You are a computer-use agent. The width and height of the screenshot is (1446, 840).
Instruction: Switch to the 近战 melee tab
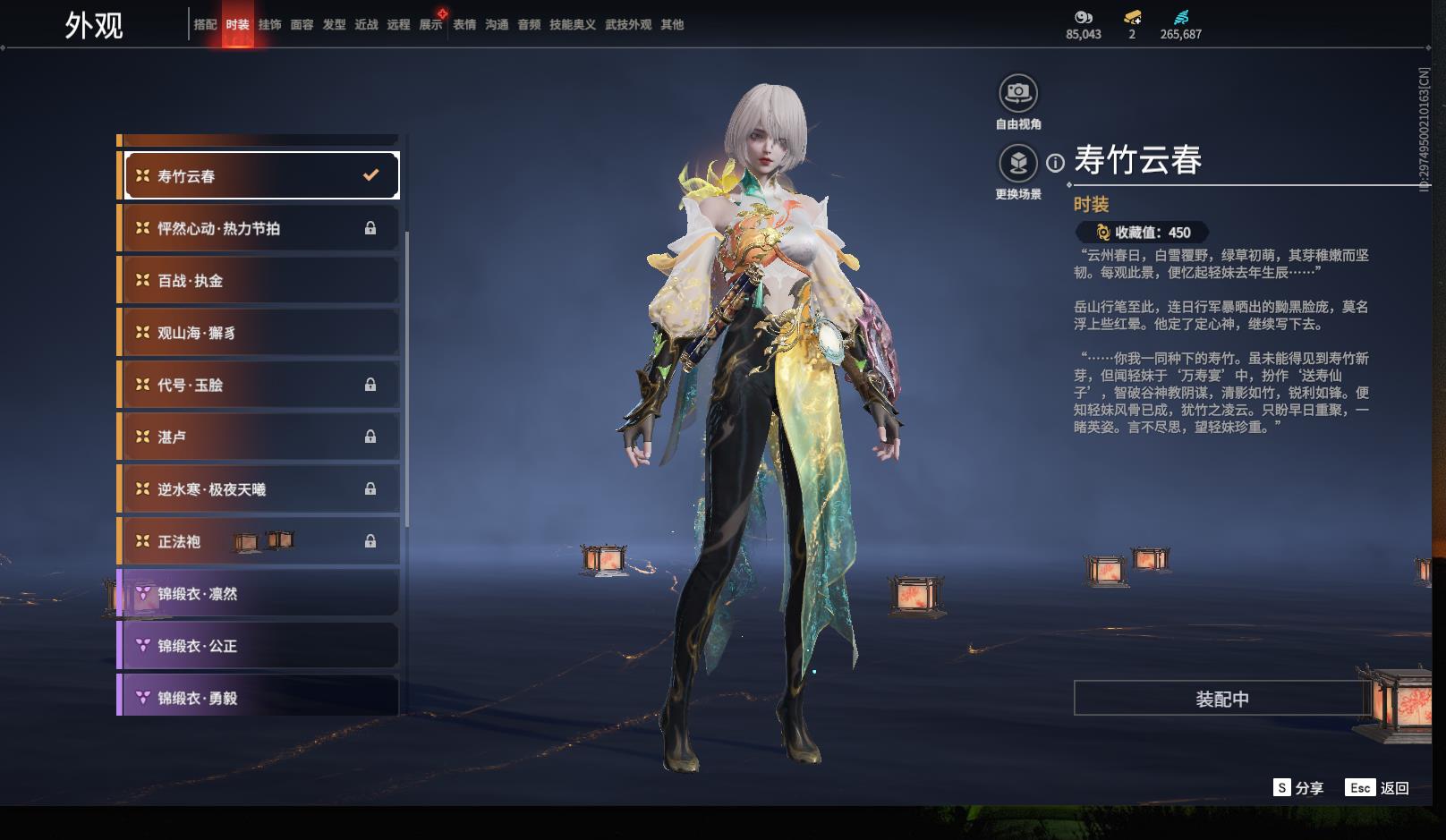click(366, 25)
